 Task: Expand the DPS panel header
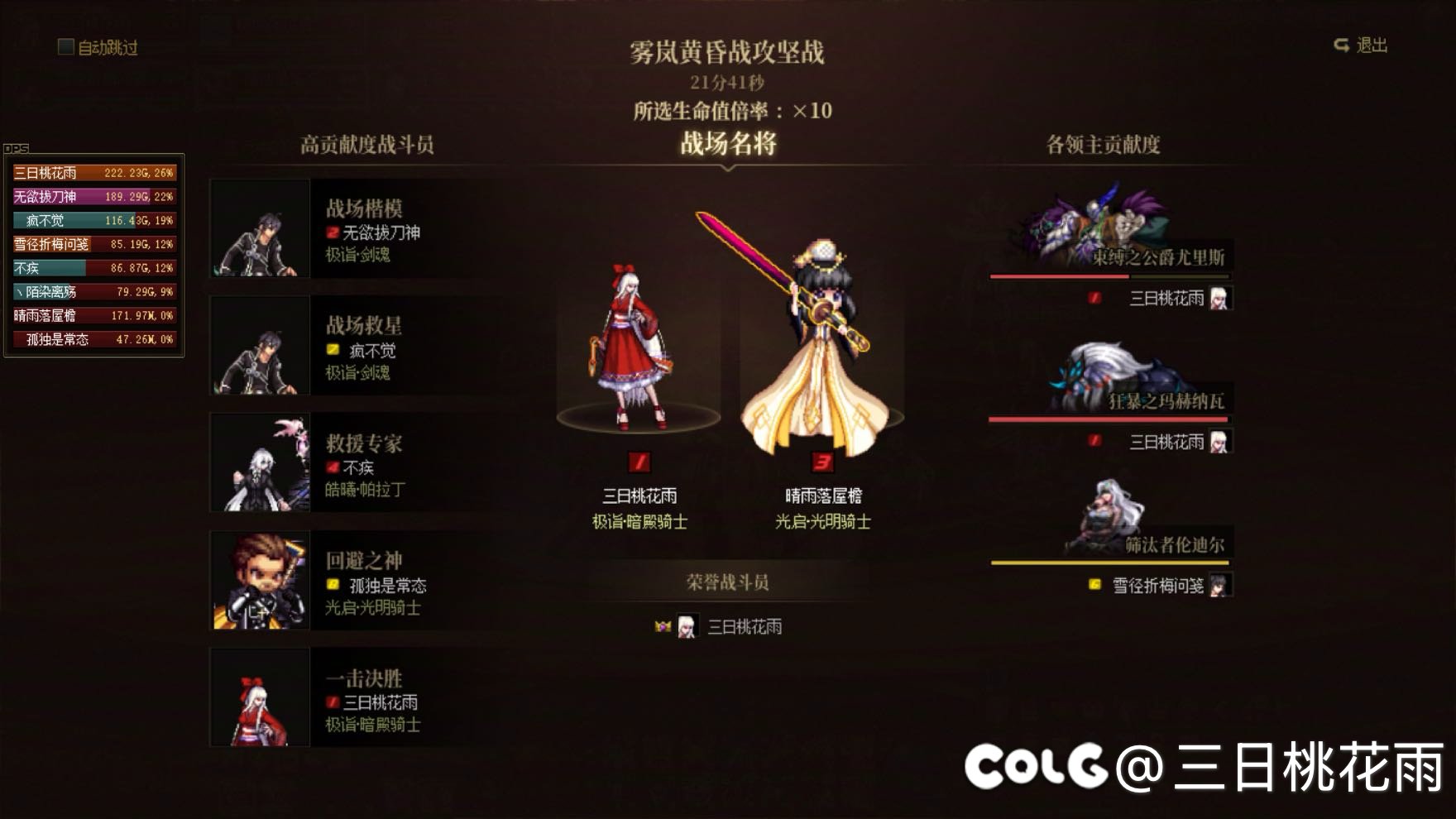15,149
